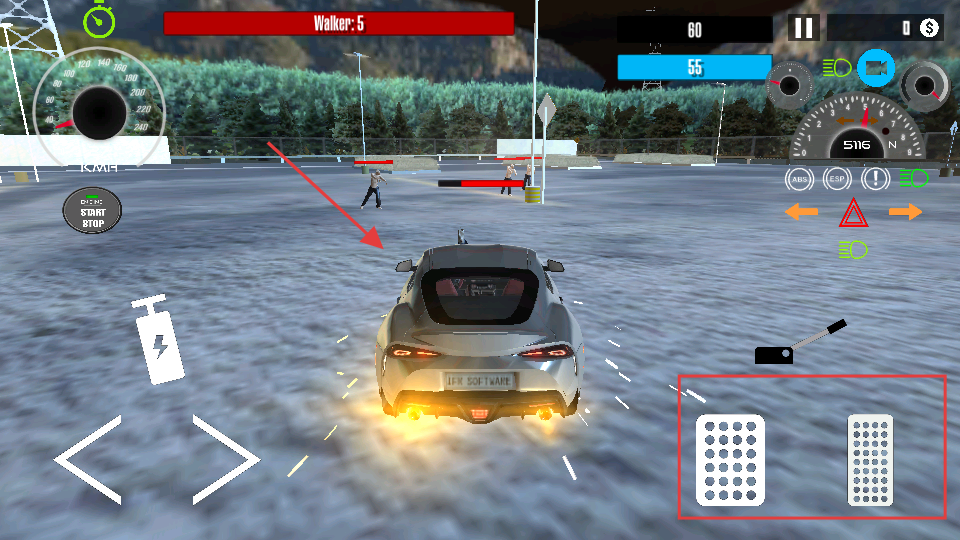This screenshot has height=540, width=960.
Task: Activate the right orange turn signal
Action: [905, 212]
